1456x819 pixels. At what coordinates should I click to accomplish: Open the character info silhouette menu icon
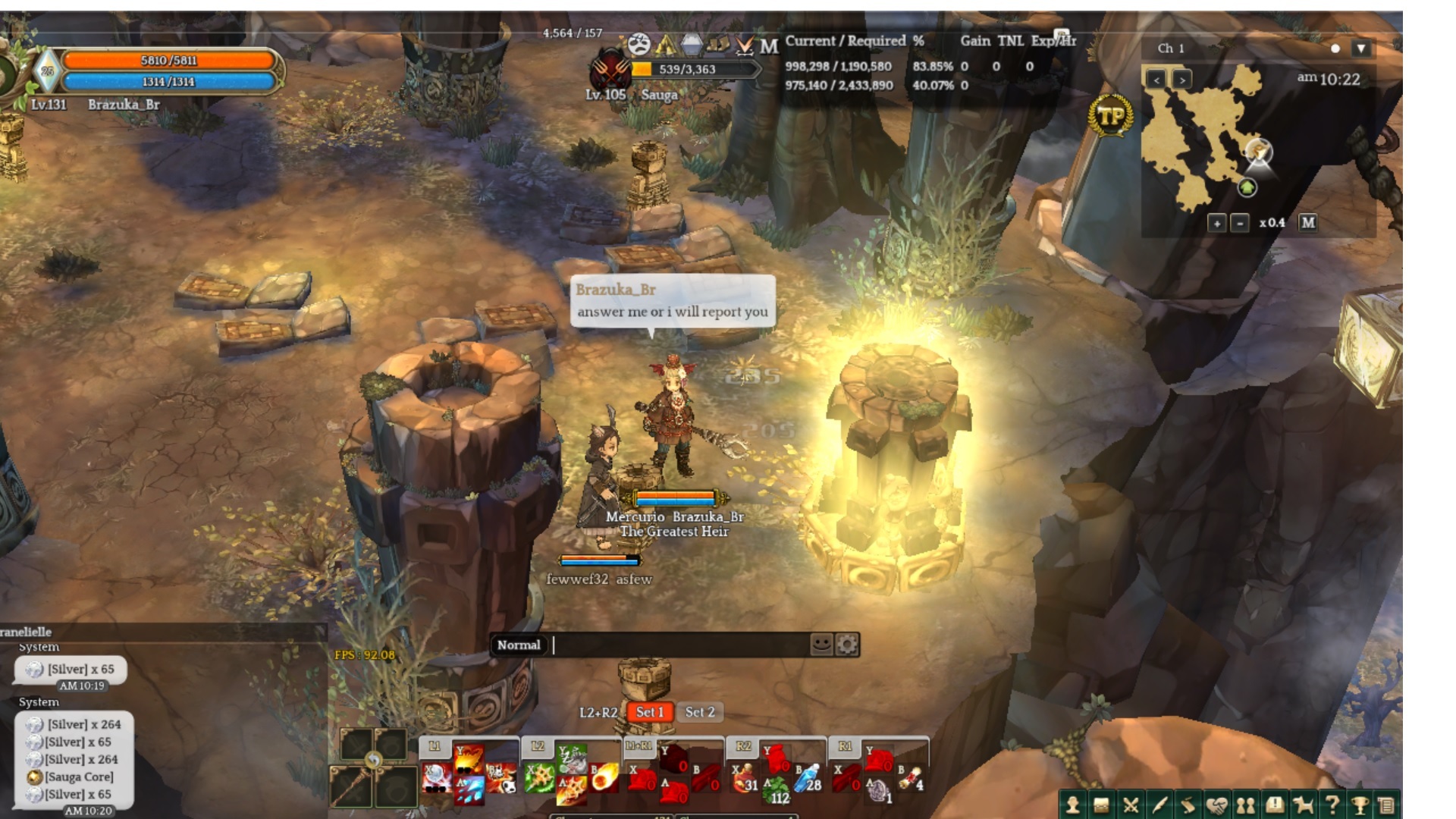[1072, 805]
